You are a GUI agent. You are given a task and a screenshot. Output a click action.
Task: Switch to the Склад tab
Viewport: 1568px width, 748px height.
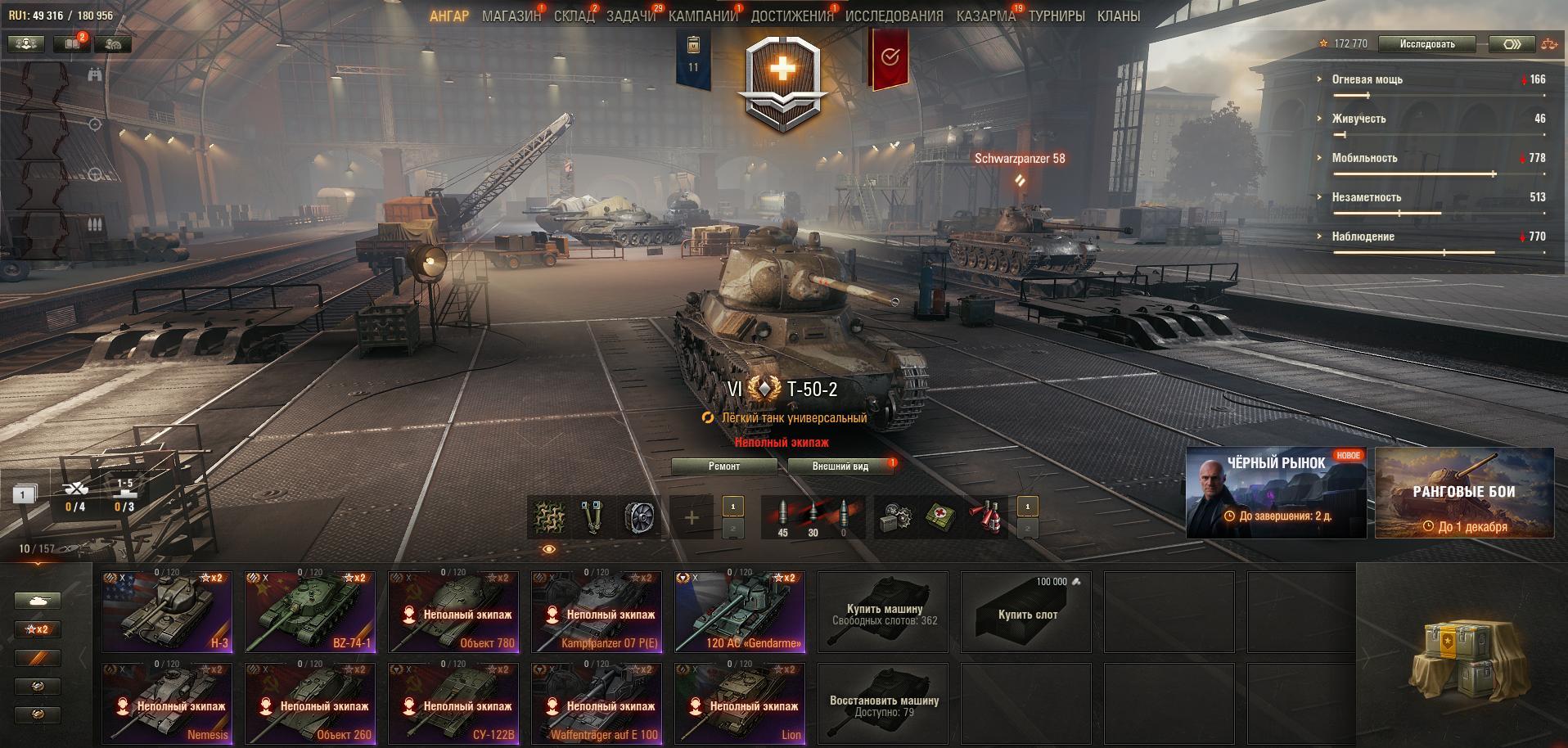(574, 16)
